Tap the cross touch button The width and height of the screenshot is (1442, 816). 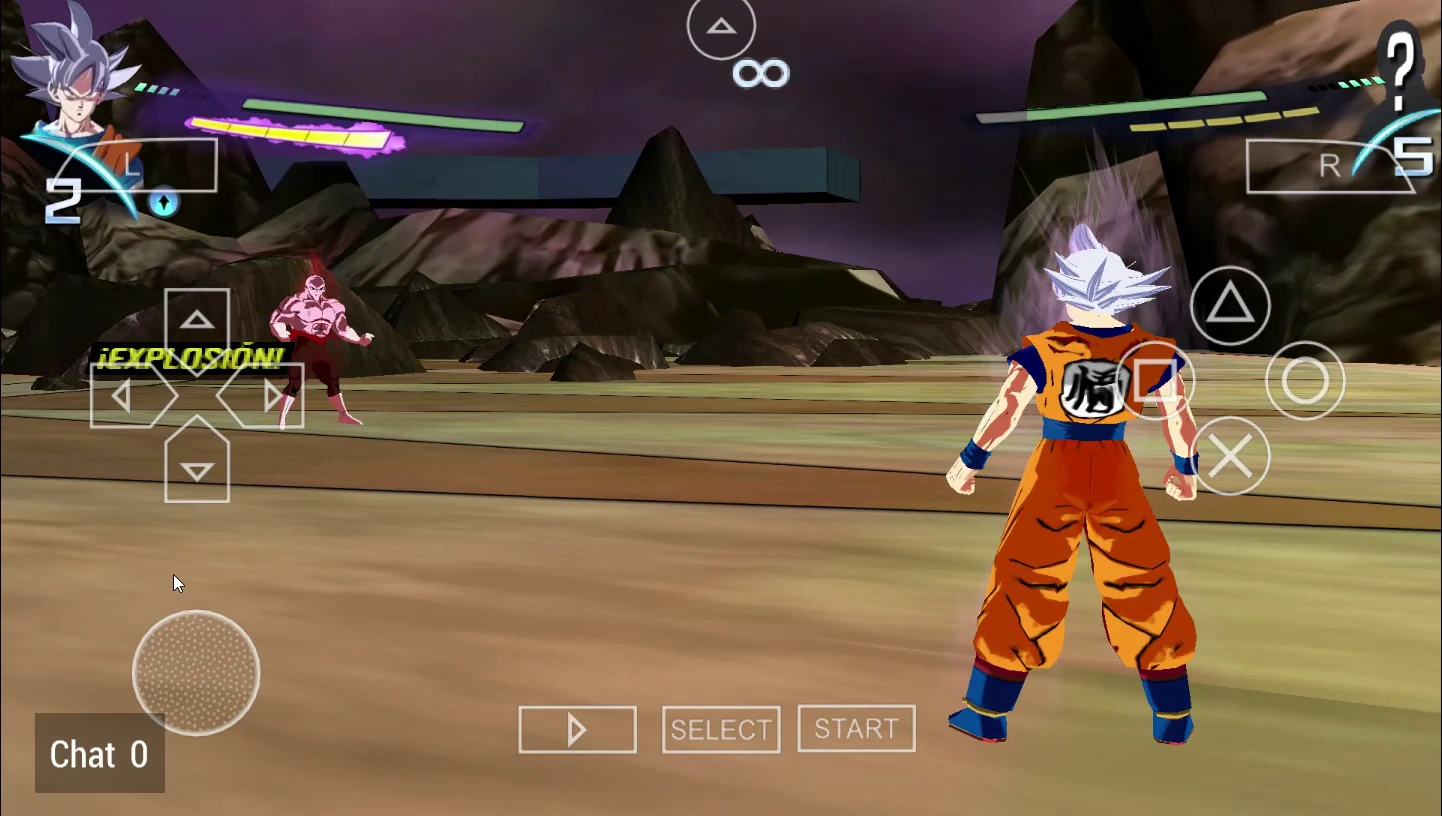tap(1230, 457)
